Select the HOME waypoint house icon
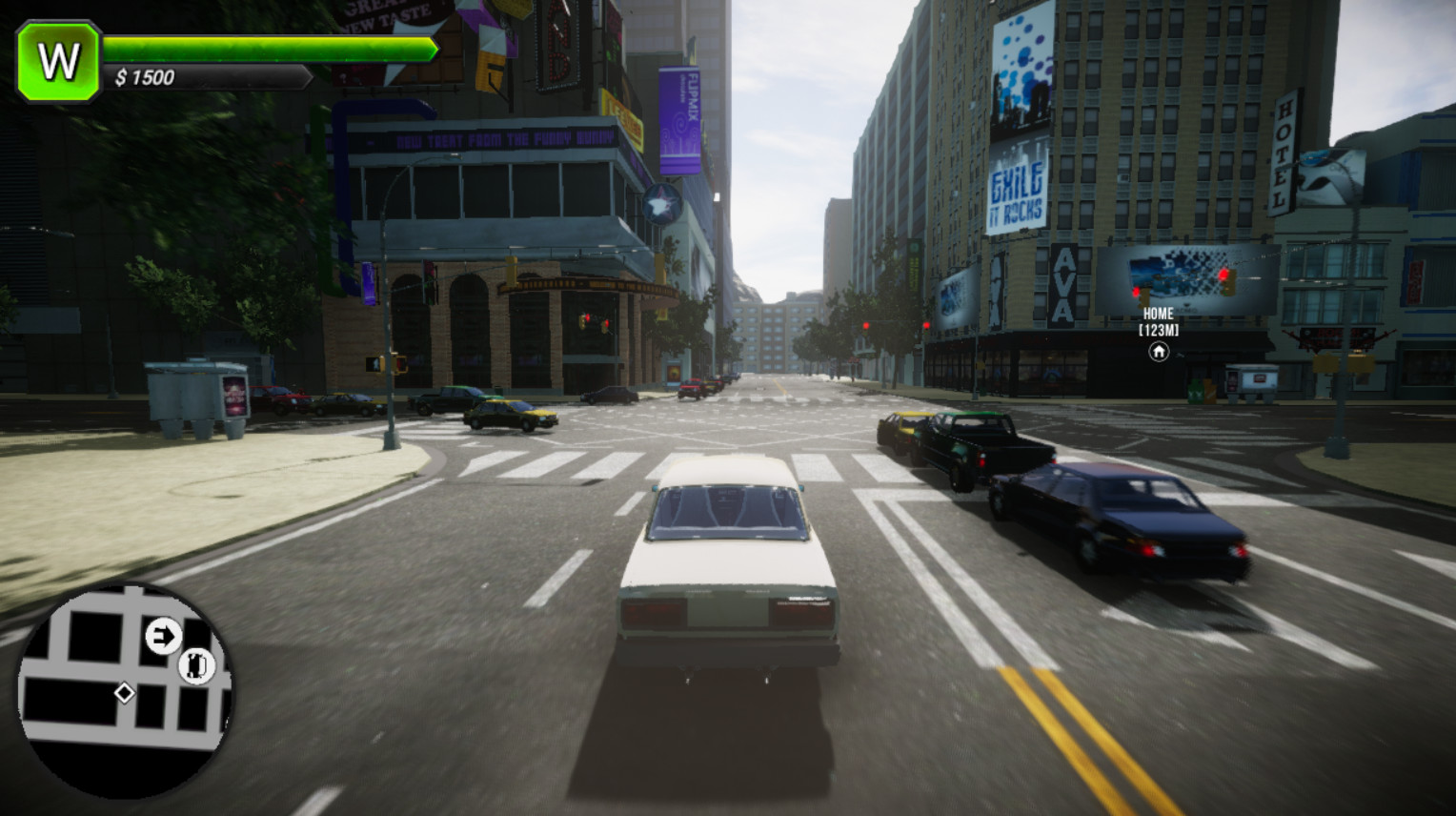This screenshot has width=1456, height=816. (x=1158, y=352)
